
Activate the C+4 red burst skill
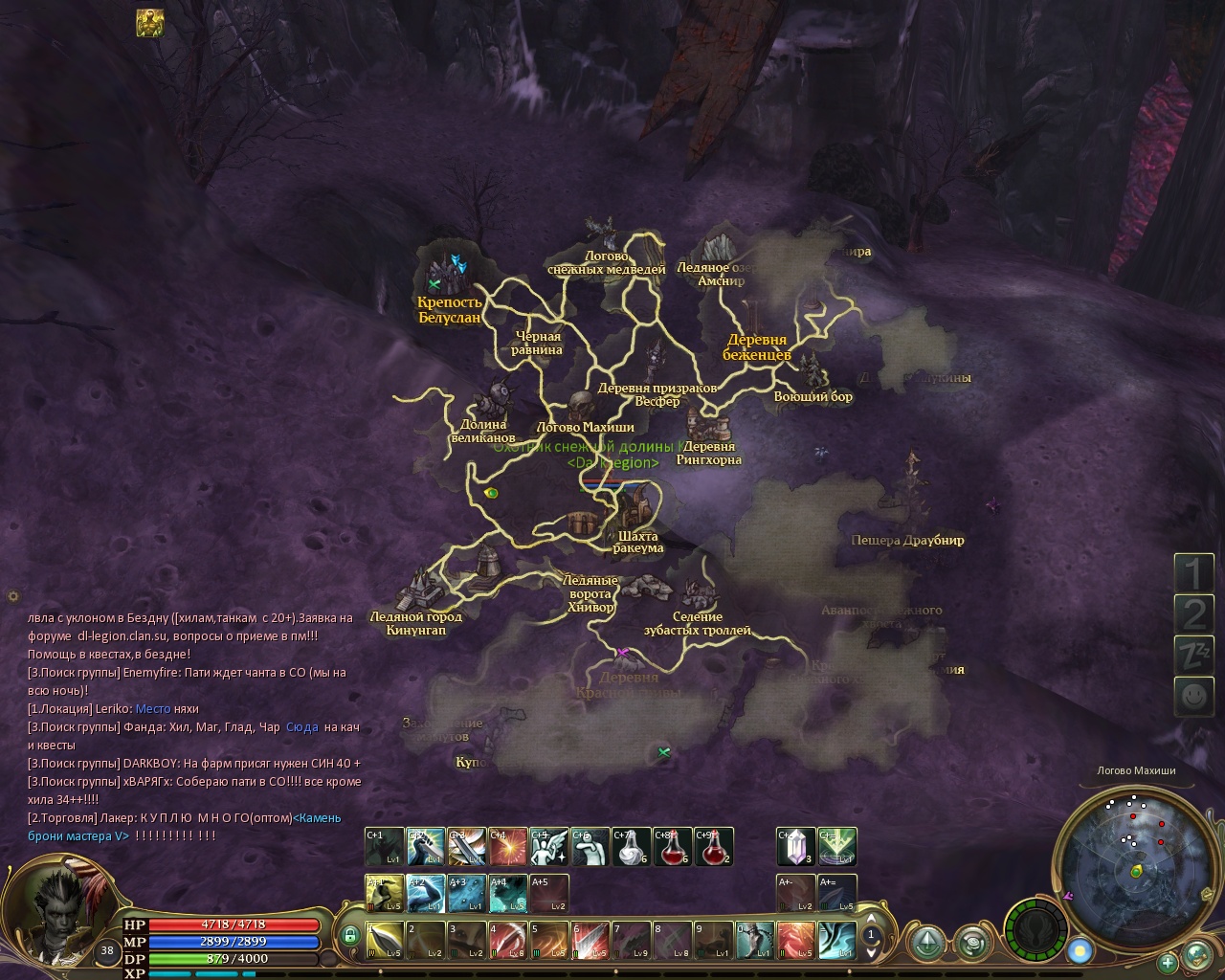click(x=508, y=846)
